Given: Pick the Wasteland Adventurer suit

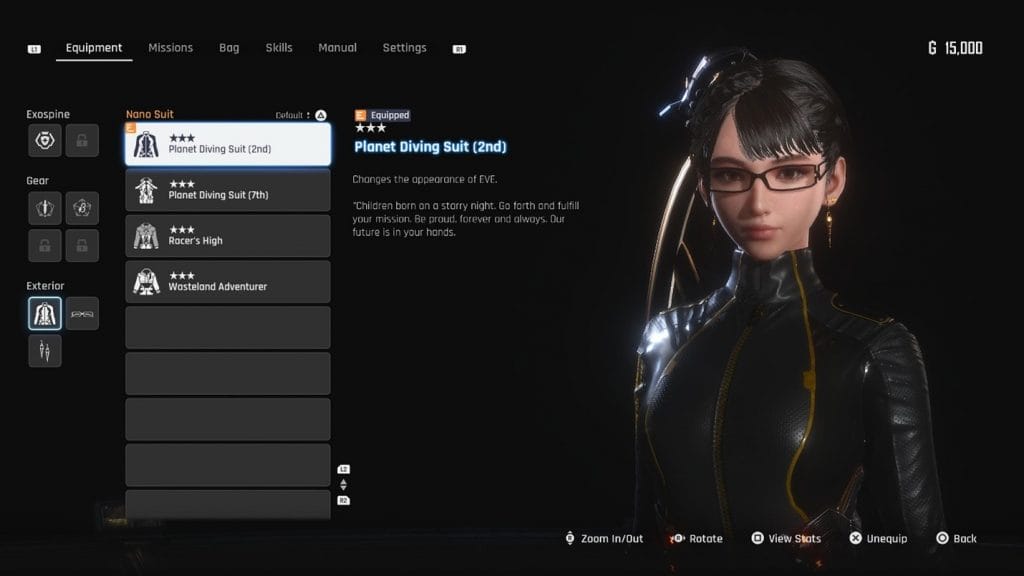Looking at the screenshot, I should [x=228, y=282].
